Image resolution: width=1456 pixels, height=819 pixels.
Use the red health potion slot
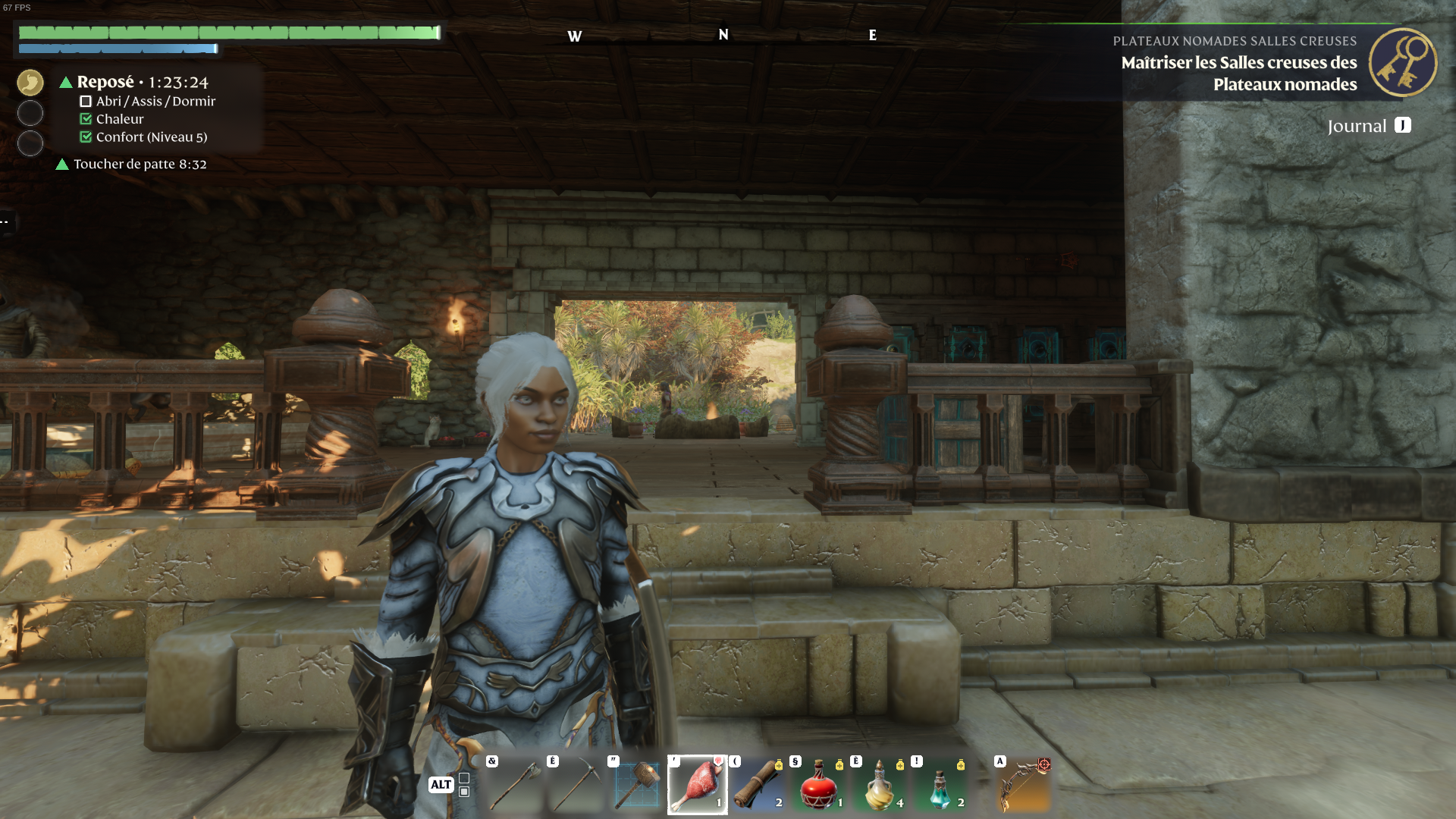[x=819, y=785]
